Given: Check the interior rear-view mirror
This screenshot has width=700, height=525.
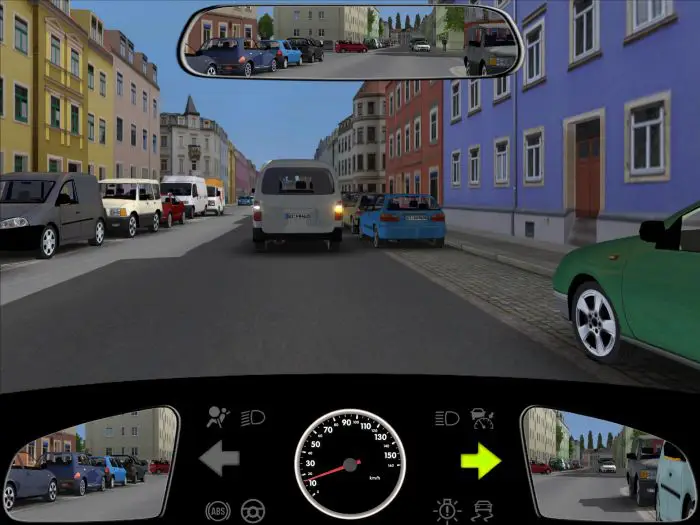Looking at the screenshot, I should click(350, 43).
